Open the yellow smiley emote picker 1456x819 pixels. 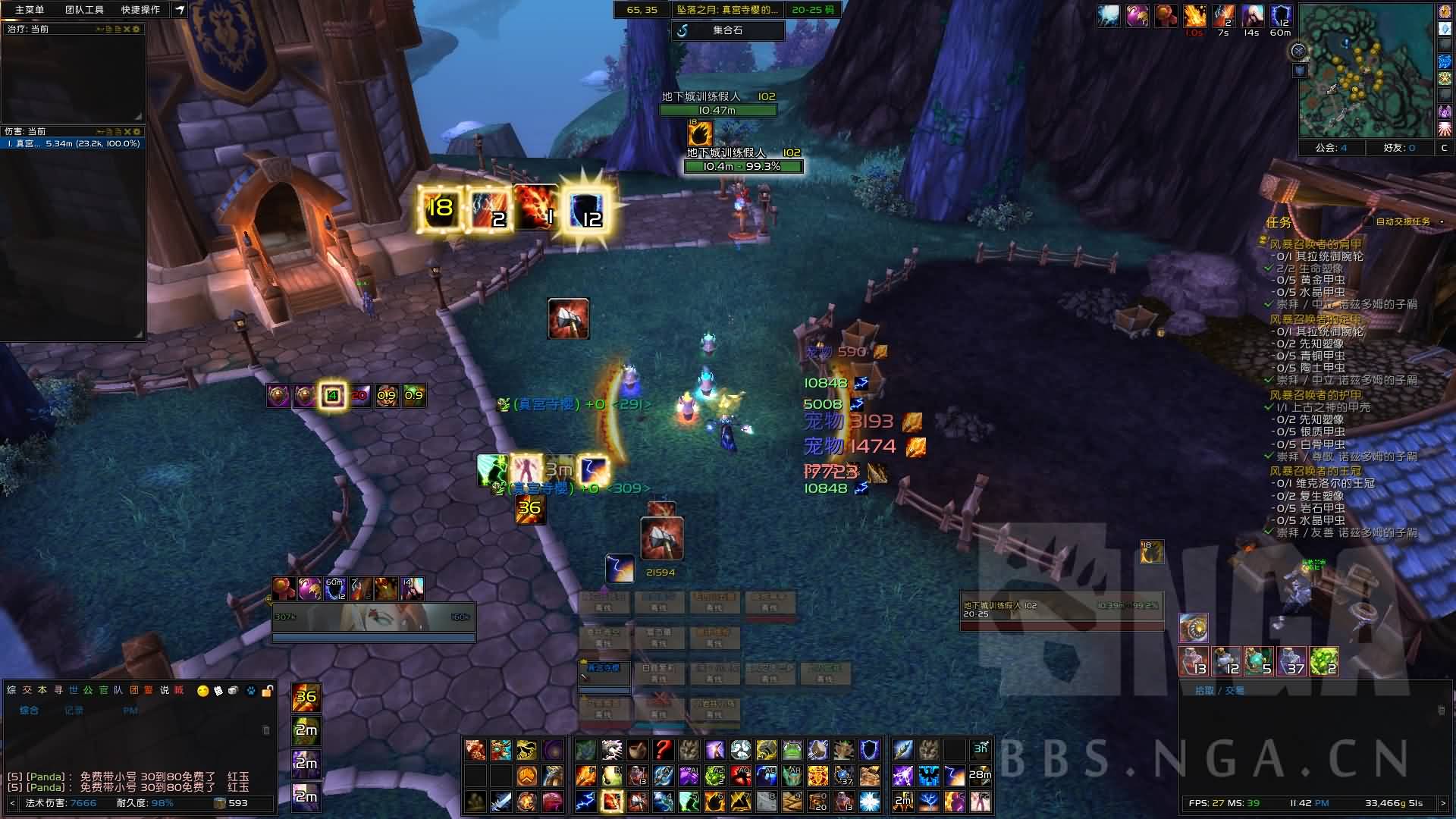pos(202,691)
